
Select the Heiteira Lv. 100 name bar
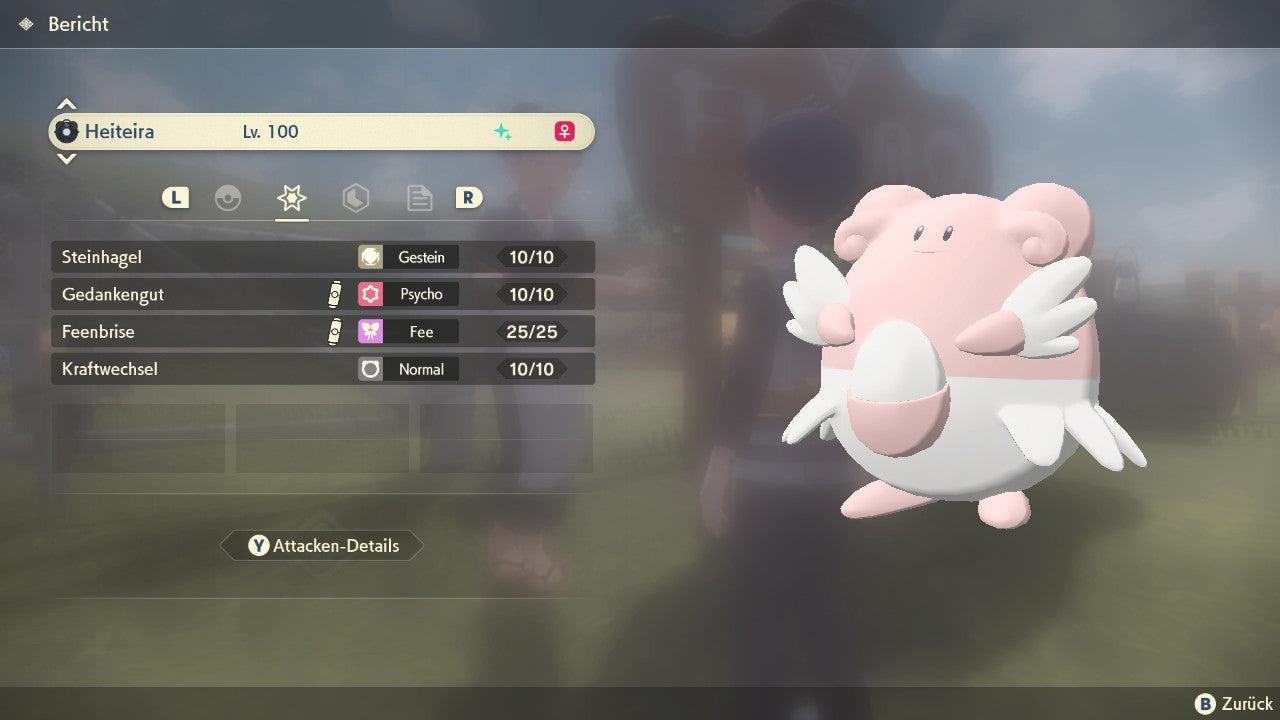click(322, 131)
